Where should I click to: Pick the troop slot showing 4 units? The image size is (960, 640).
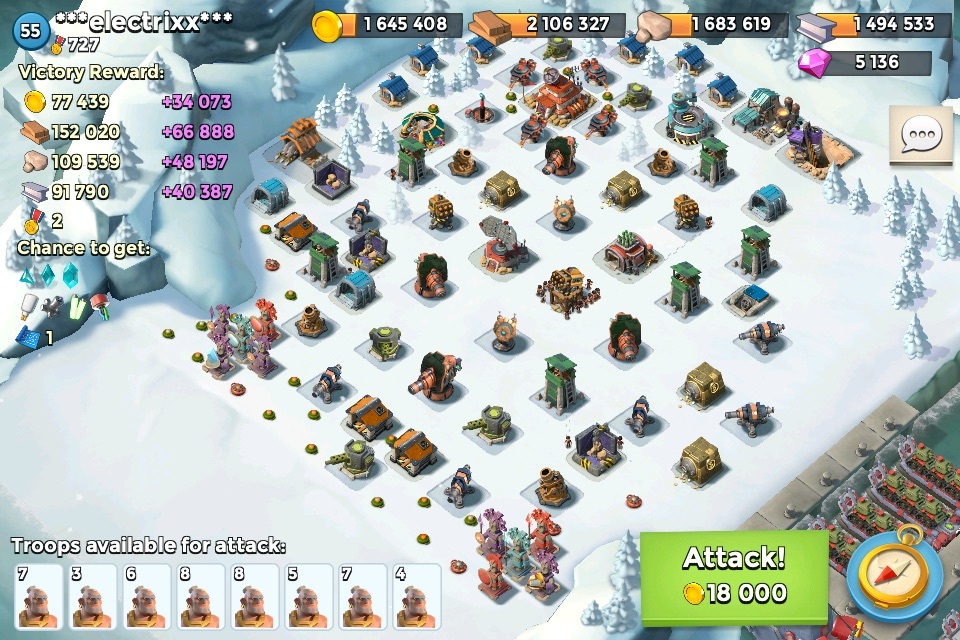click(416, 596)
